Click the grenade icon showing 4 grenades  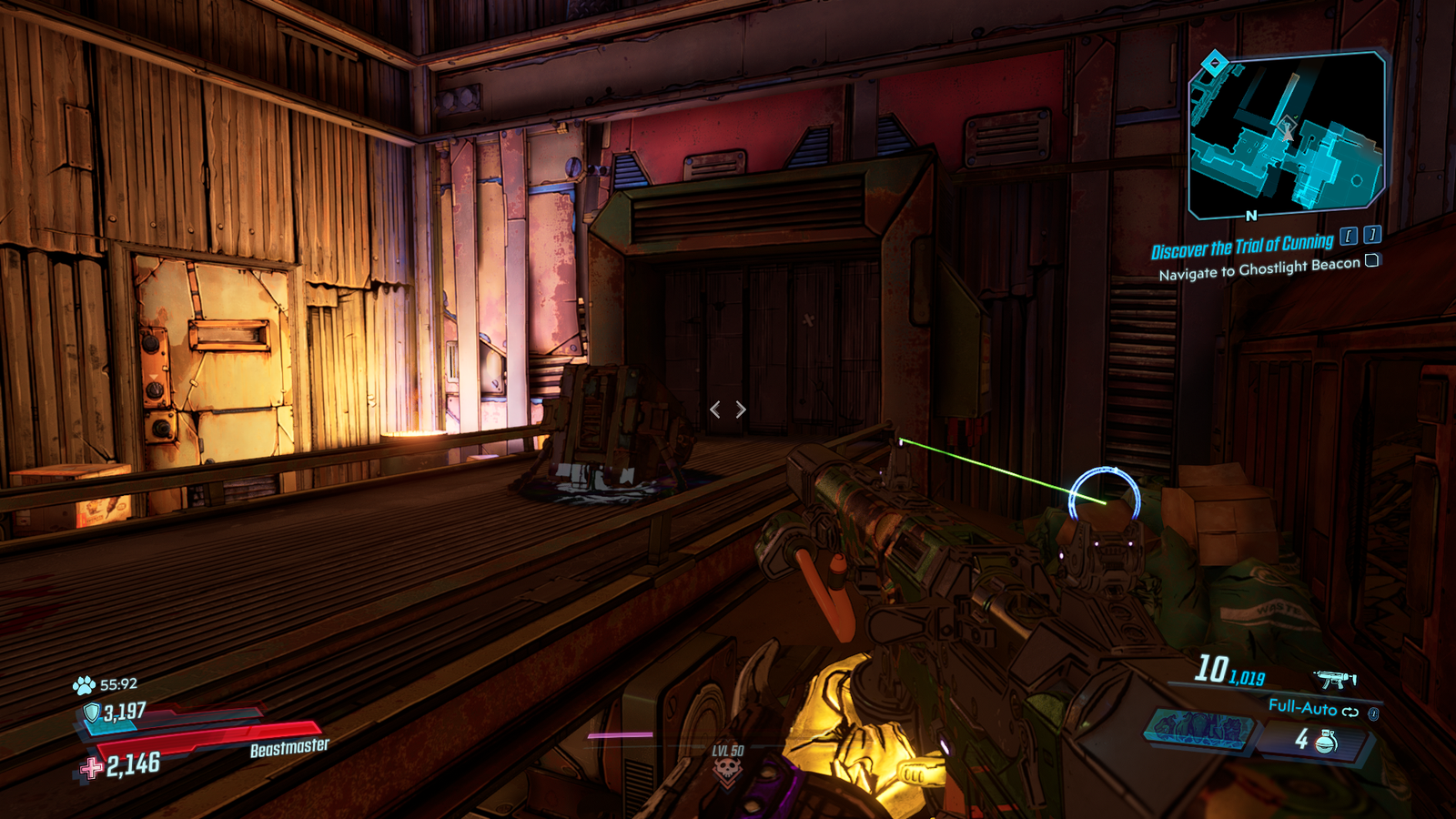click(x=1326, y=741)
